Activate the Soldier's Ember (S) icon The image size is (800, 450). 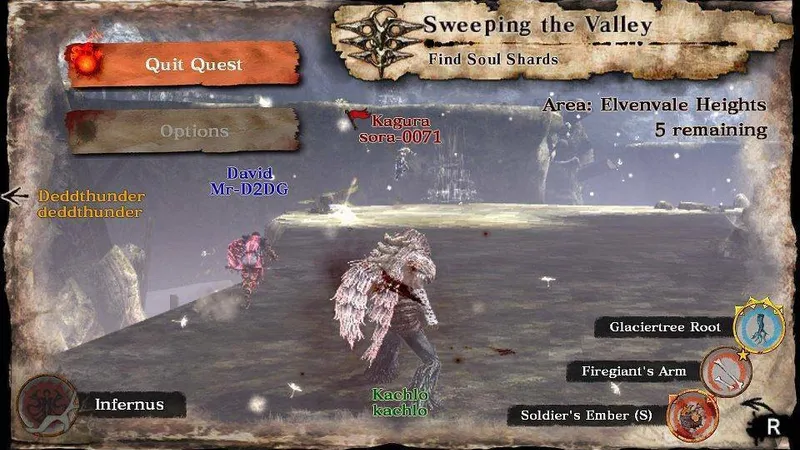pyautogui.click(x=687, y=414)
